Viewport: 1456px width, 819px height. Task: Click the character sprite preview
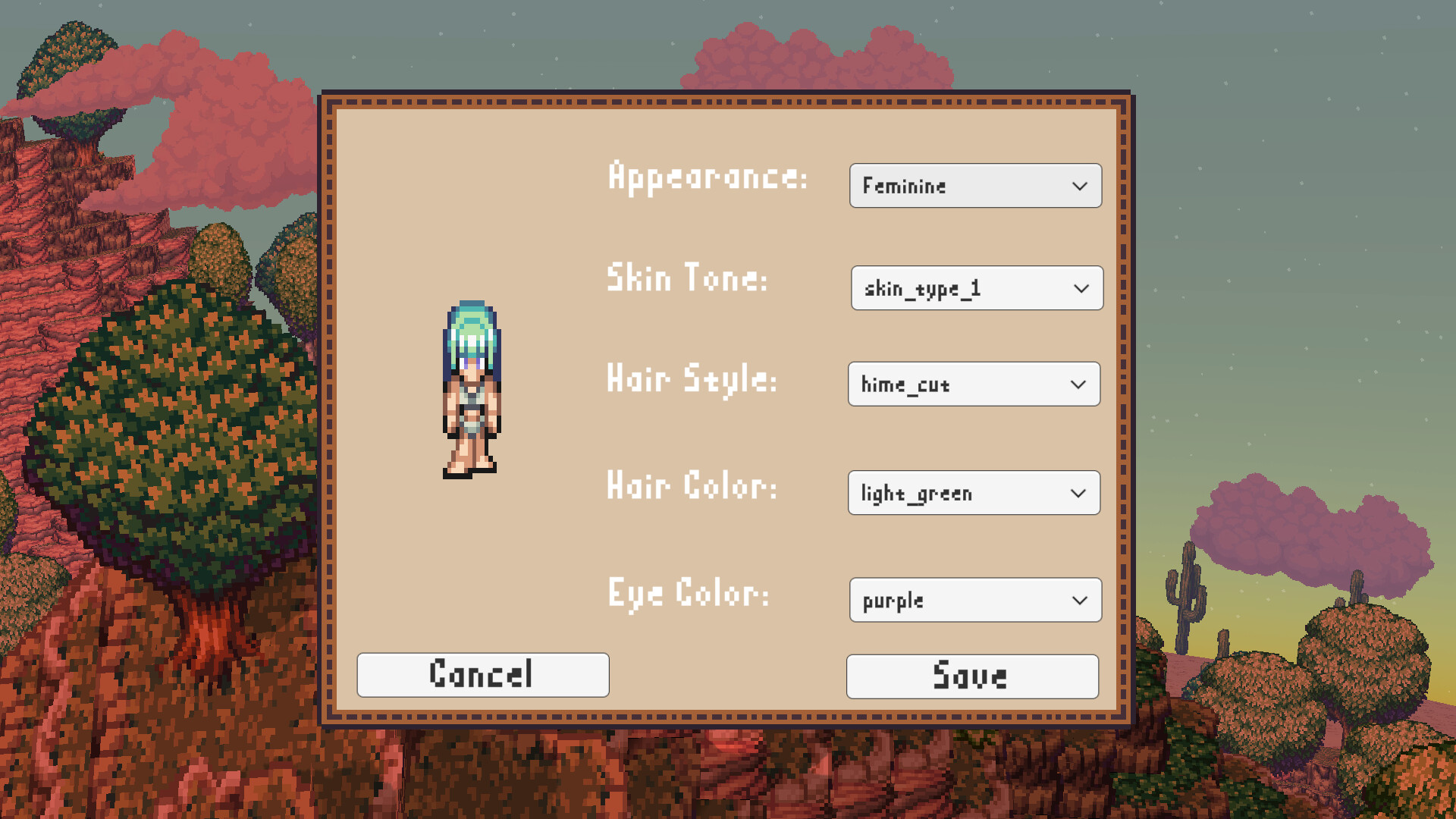pos(472,387)
